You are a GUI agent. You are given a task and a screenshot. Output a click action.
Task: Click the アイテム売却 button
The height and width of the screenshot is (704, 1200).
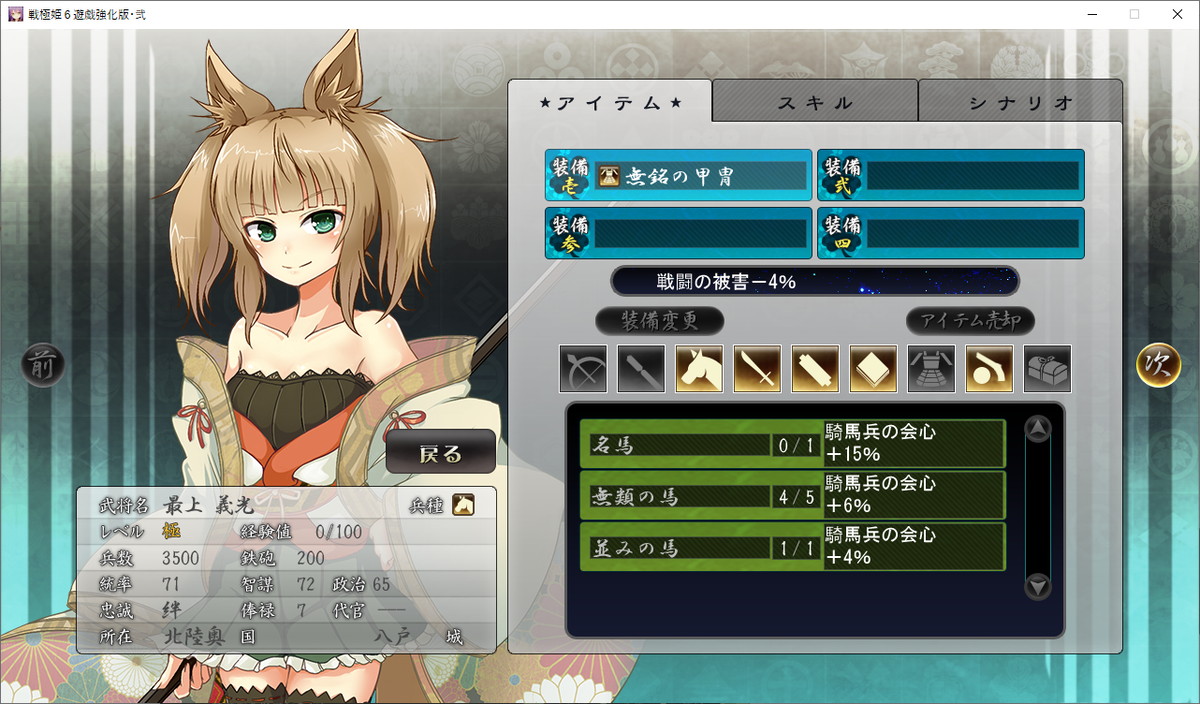click(970, 321)
